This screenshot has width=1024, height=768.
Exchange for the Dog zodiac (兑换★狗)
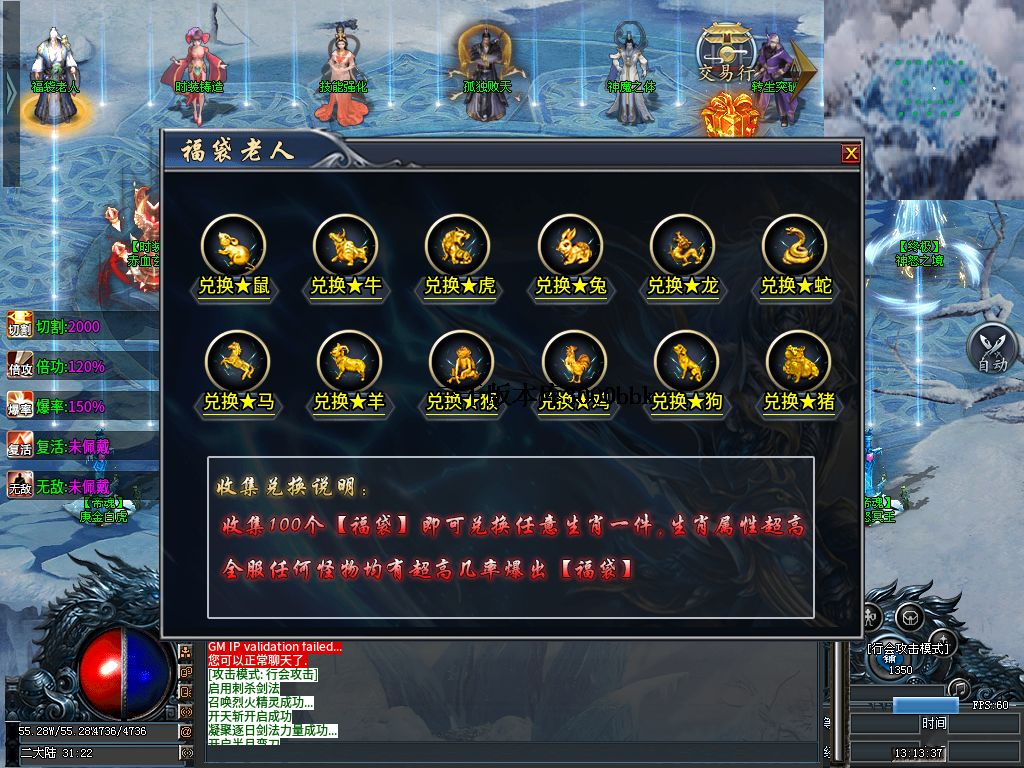(x=686, y=362)
